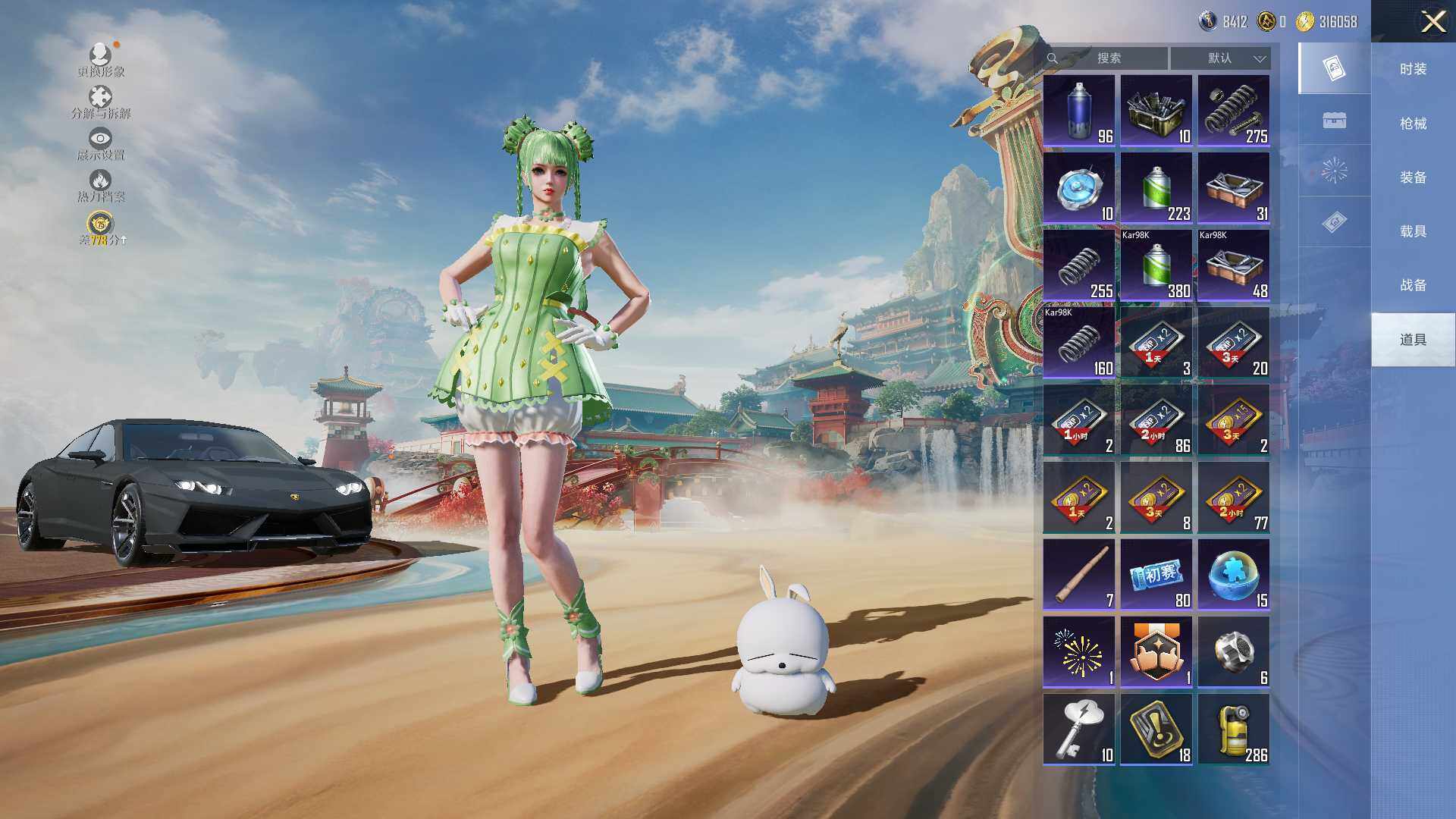Select the blue puzzle piece orb item
1456x819 pixels.
click(1234, 575)
